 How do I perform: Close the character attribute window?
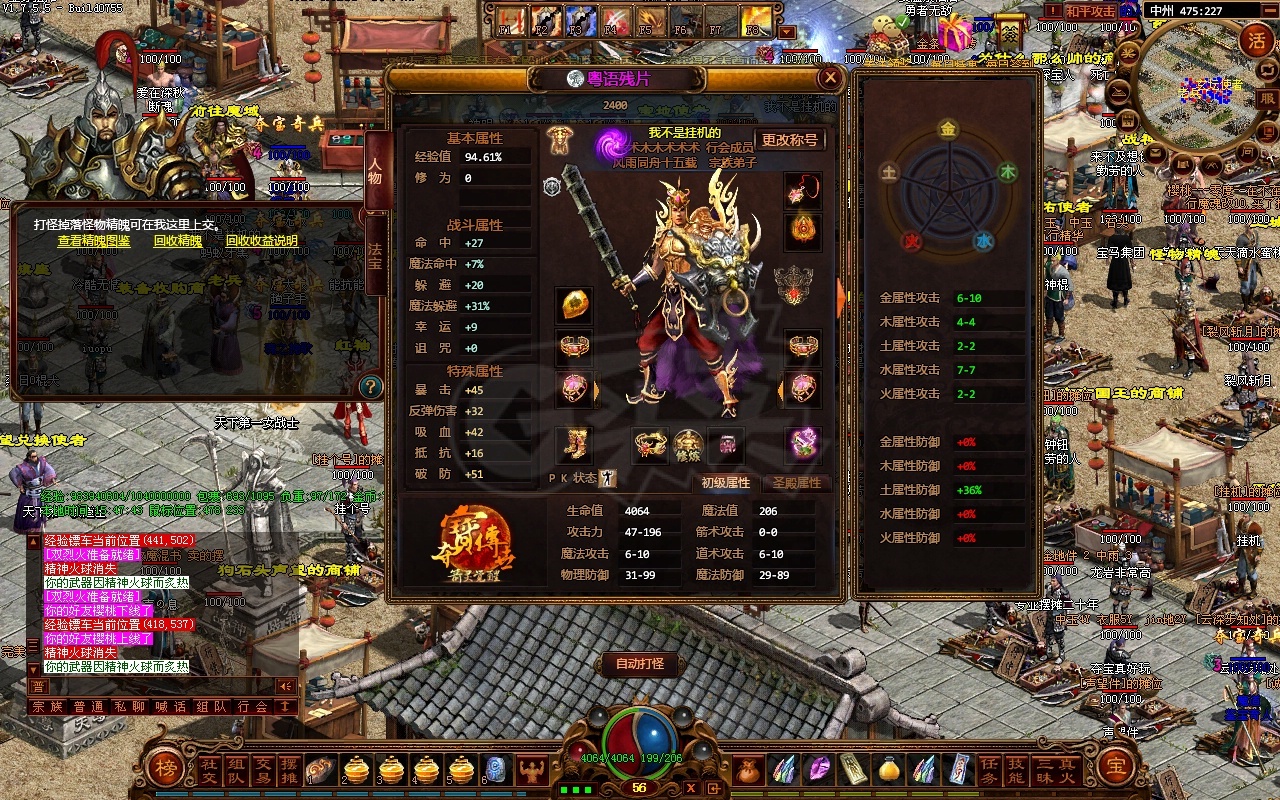[x=829, y=77]
